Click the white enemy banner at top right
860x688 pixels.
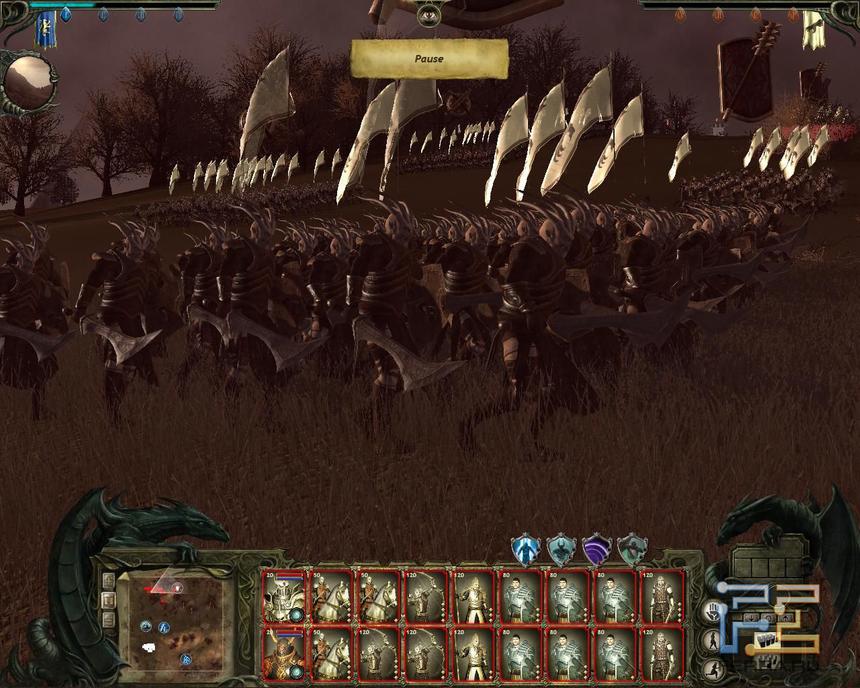[812, 30]
